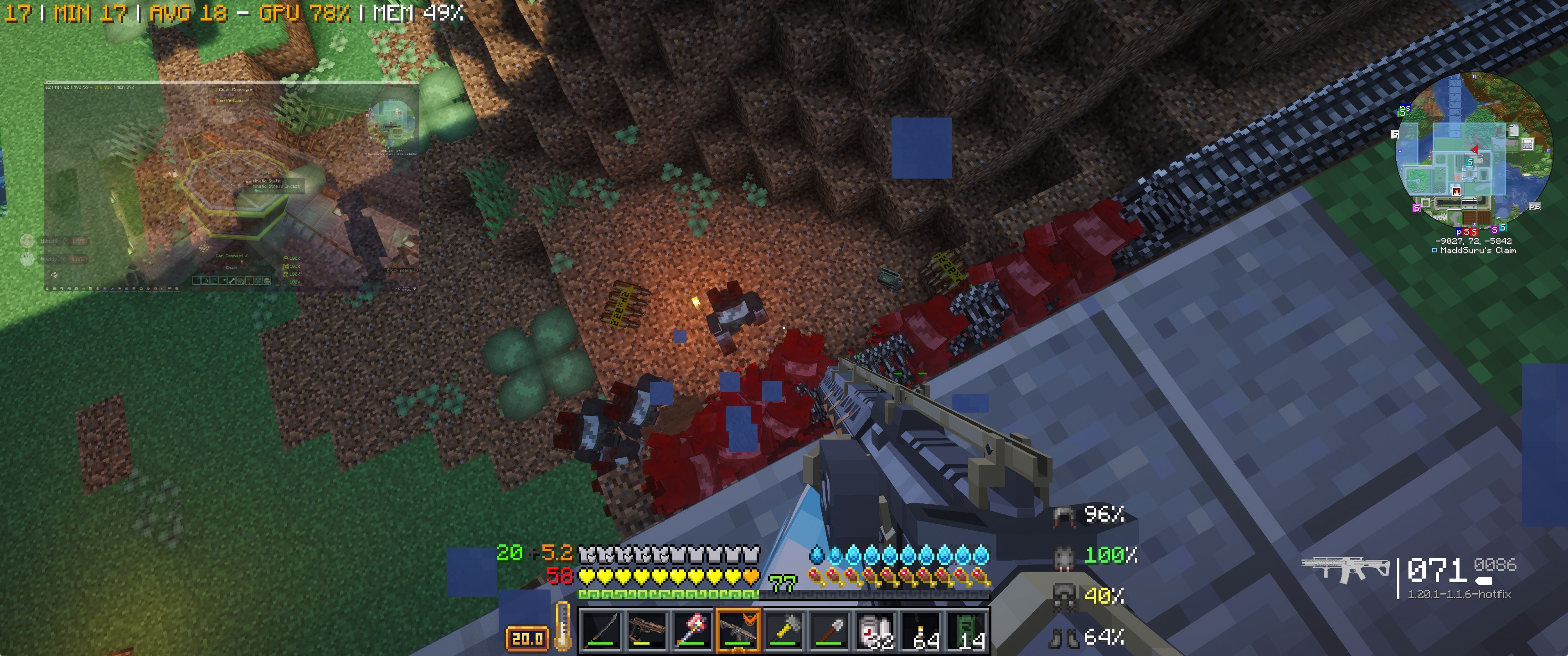Click the equipped assault rifle slot
Viewport: 1568px width, 656px height.
coord(738,630)
